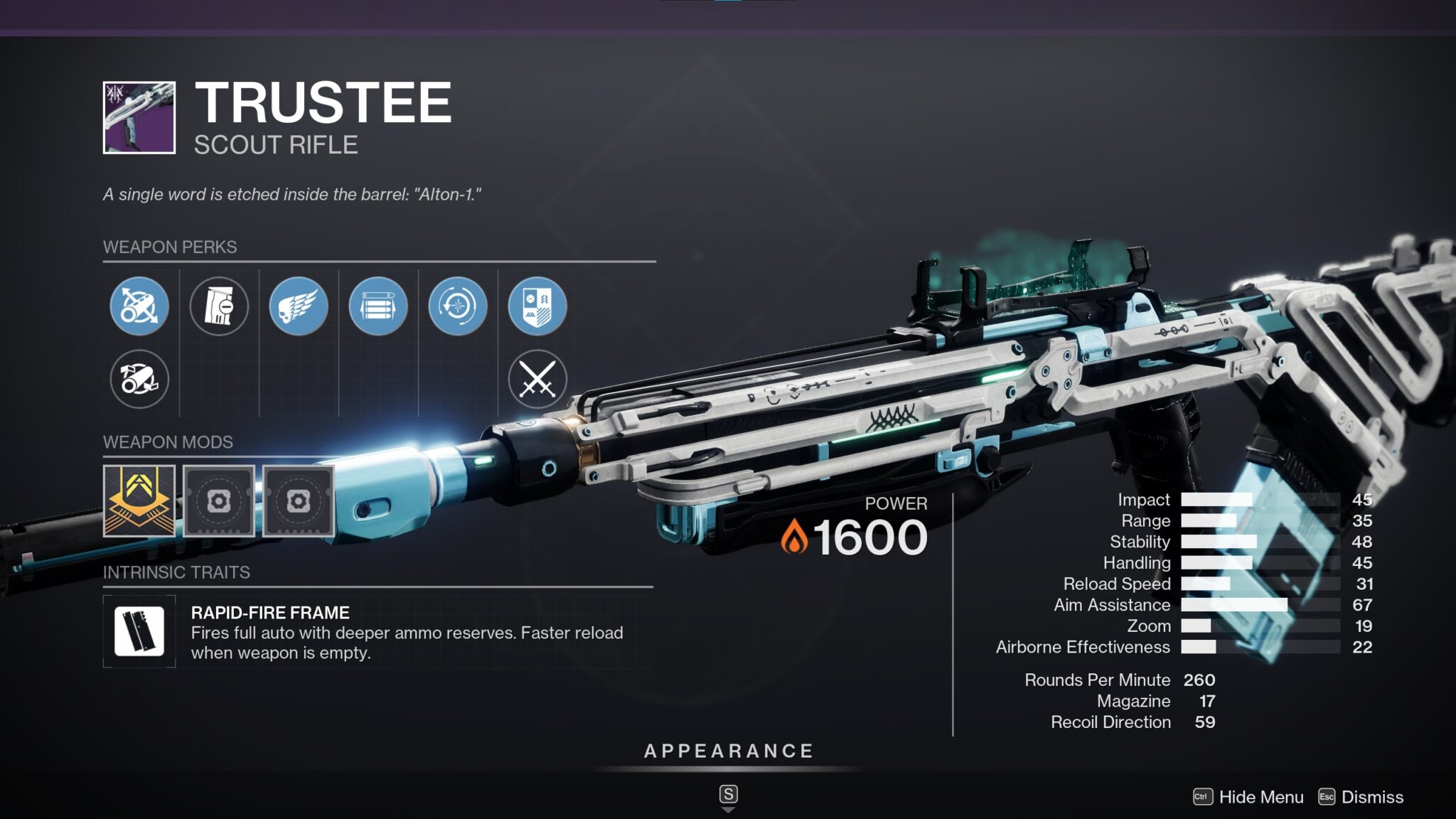
Task: Open the golden chevron weapon mod slot
Action: coord(139,501)
